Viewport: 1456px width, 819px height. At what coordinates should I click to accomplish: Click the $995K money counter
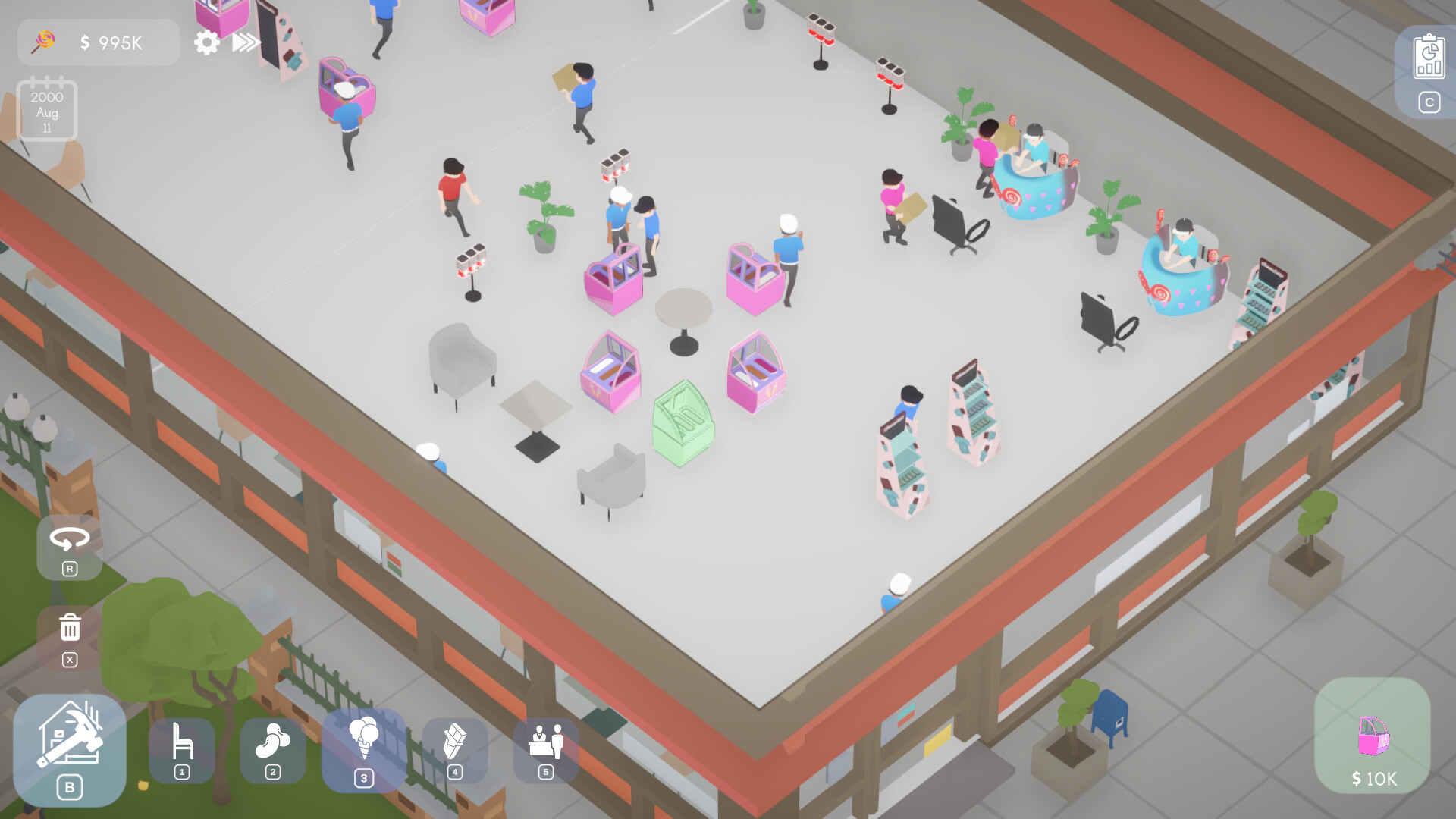(x=111, y=43)
